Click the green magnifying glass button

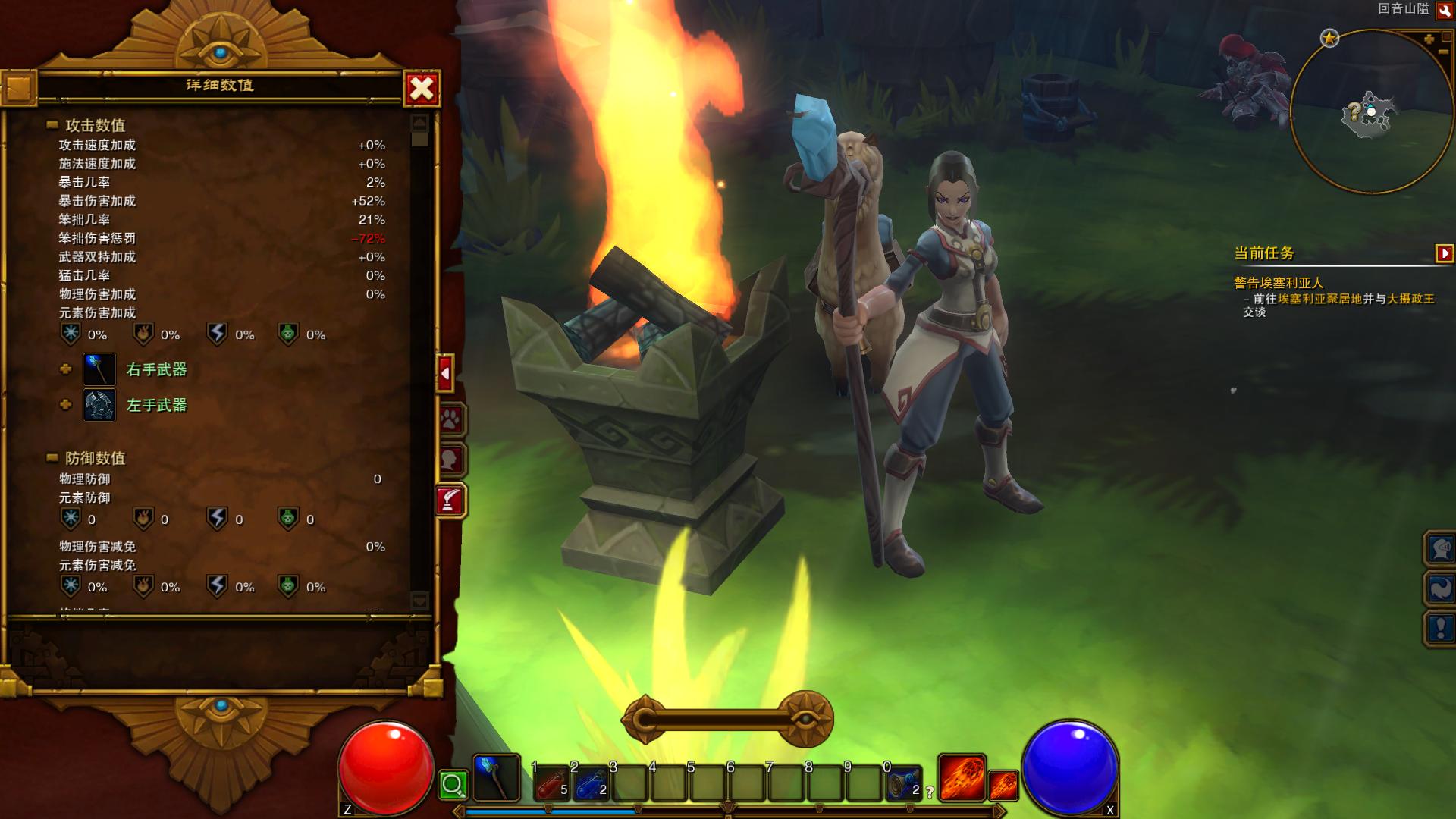point(453,785)
